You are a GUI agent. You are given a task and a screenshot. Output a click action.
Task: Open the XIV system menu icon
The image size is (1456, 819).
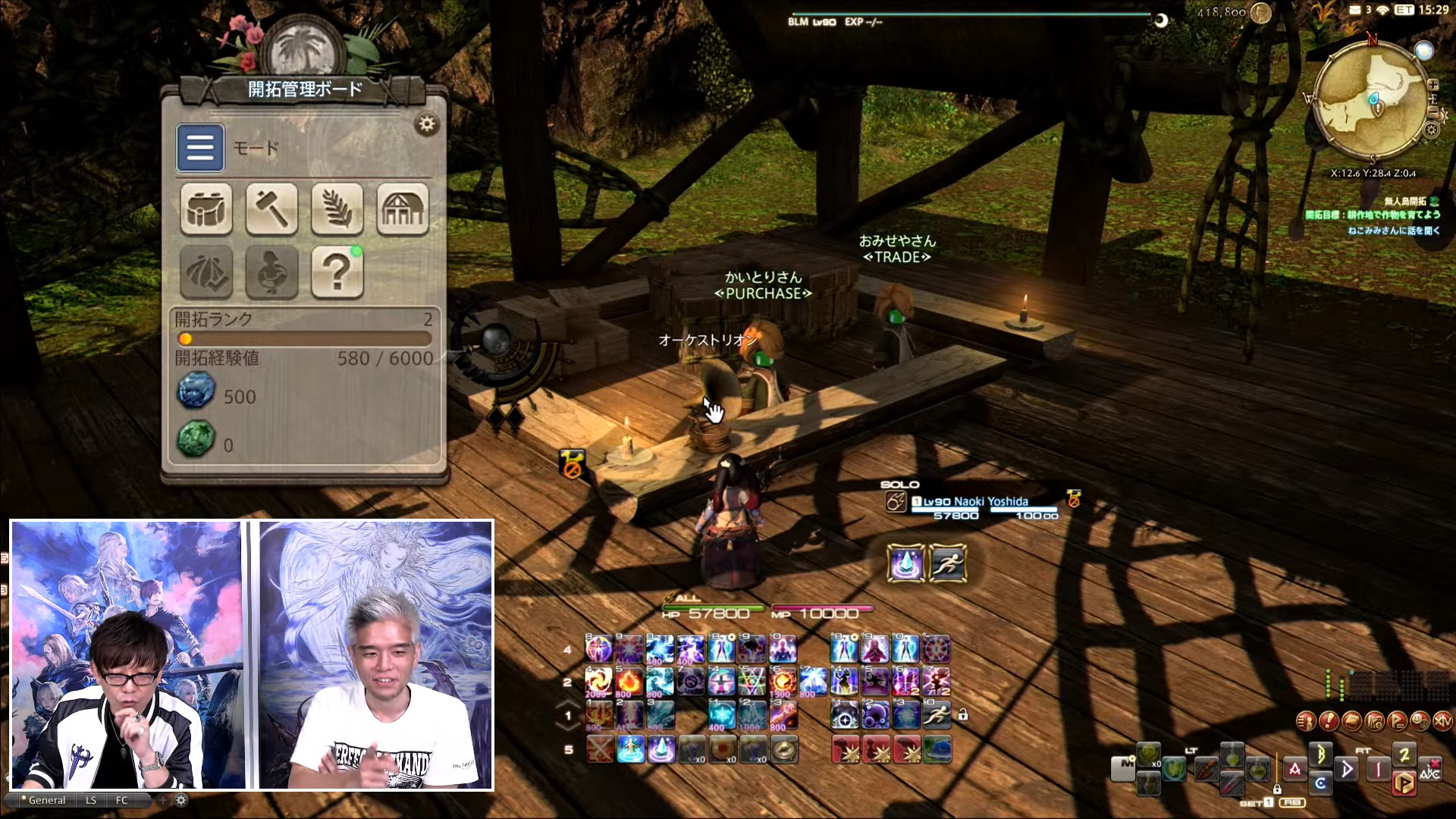pyautogui.click(x=1442, y=721)
